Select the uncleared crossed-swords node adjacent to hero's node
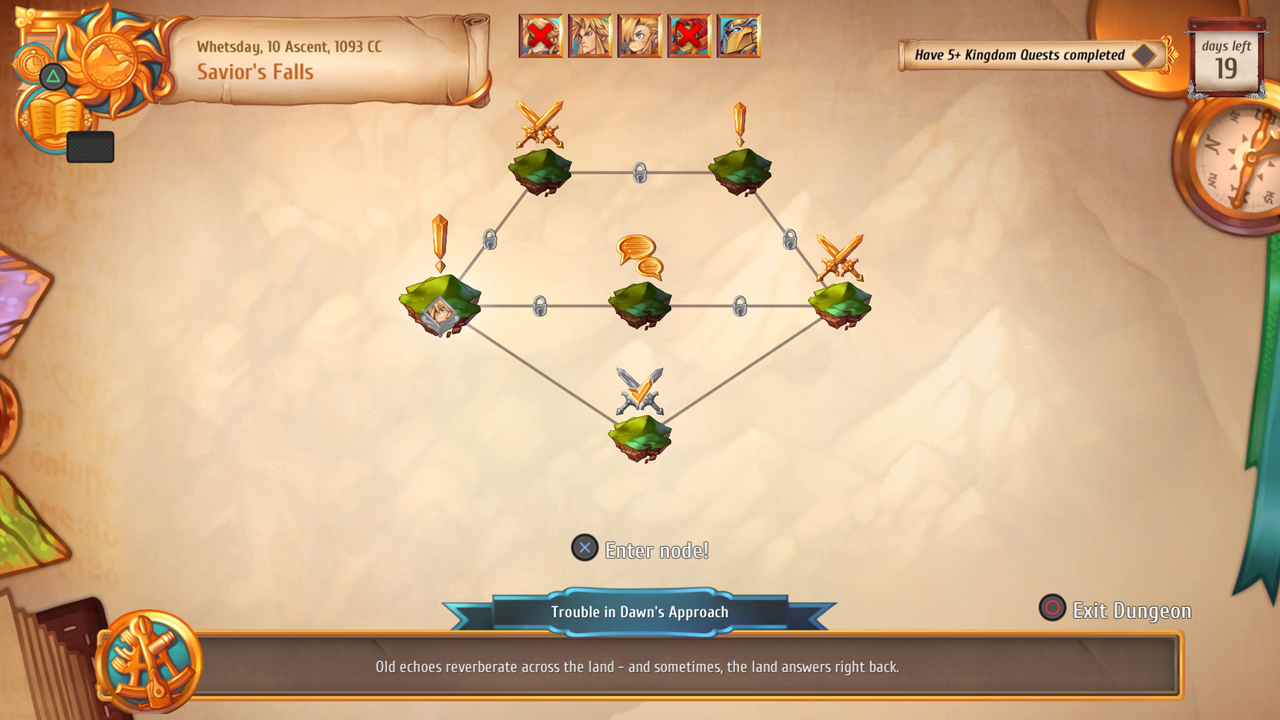 [x=540, y=168]
